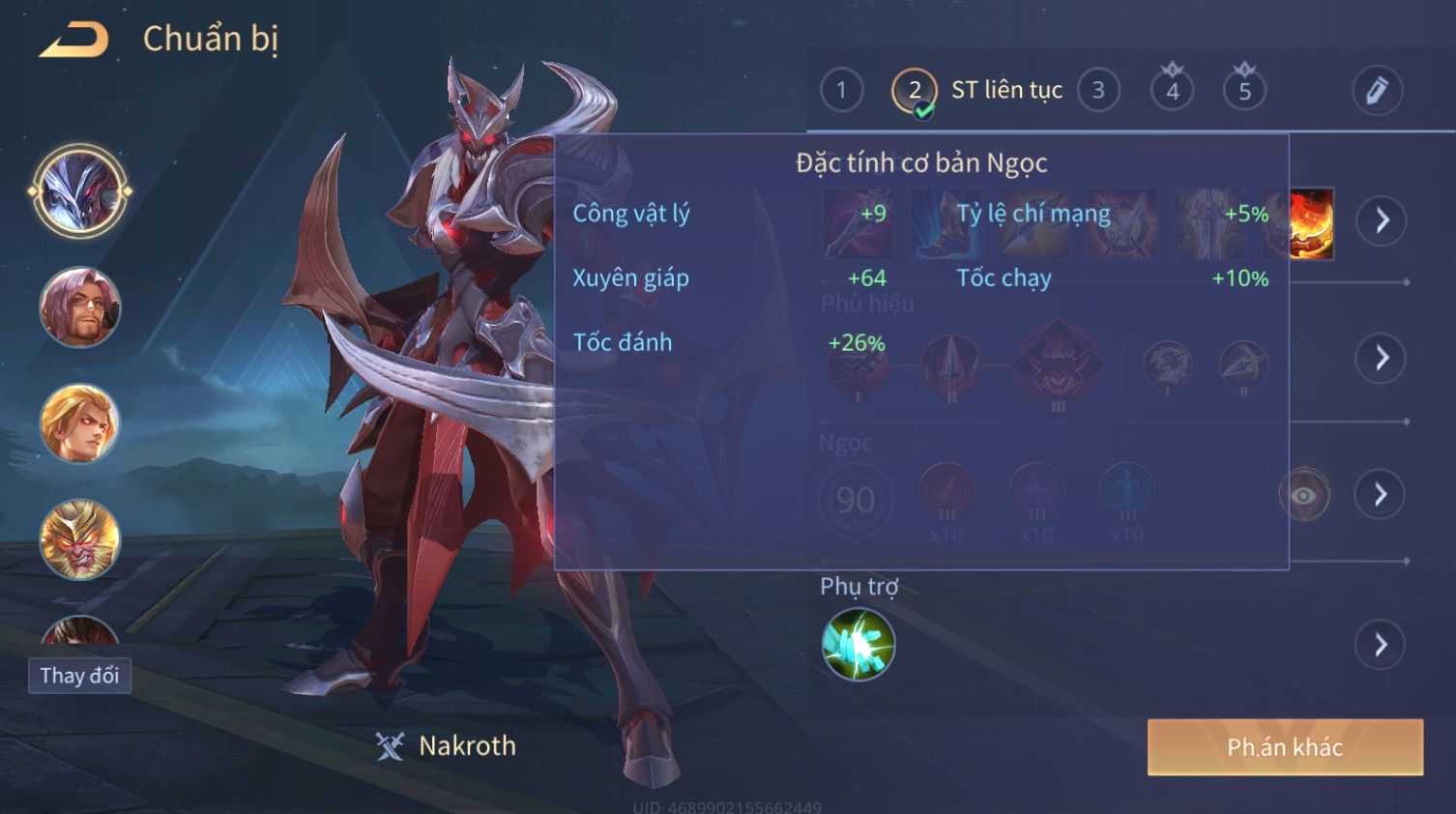Open the Phụ trợ section arrow
The width and height of the screenshot is (1456, 814).
pos(1381,645)
